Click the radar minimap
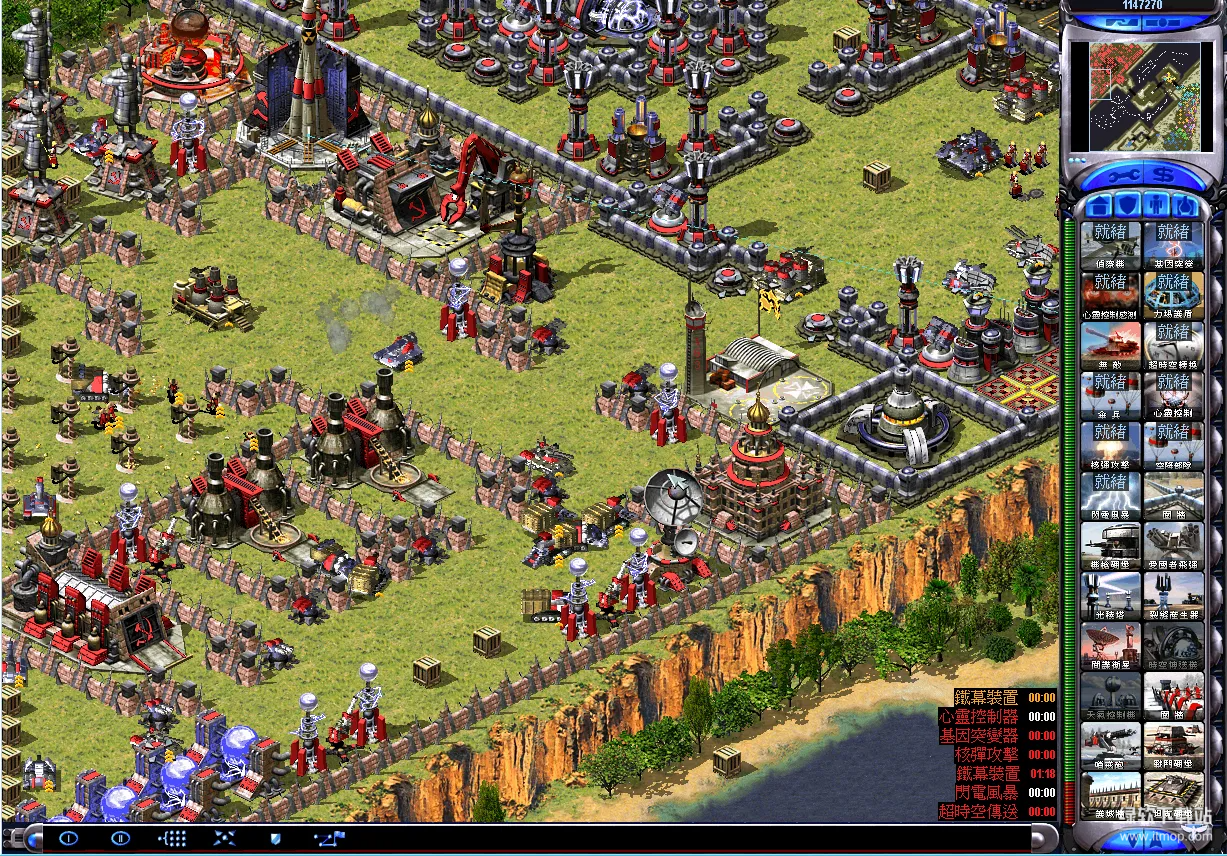This screenshot has width=1227, height=856. [x=1141, y=95]
